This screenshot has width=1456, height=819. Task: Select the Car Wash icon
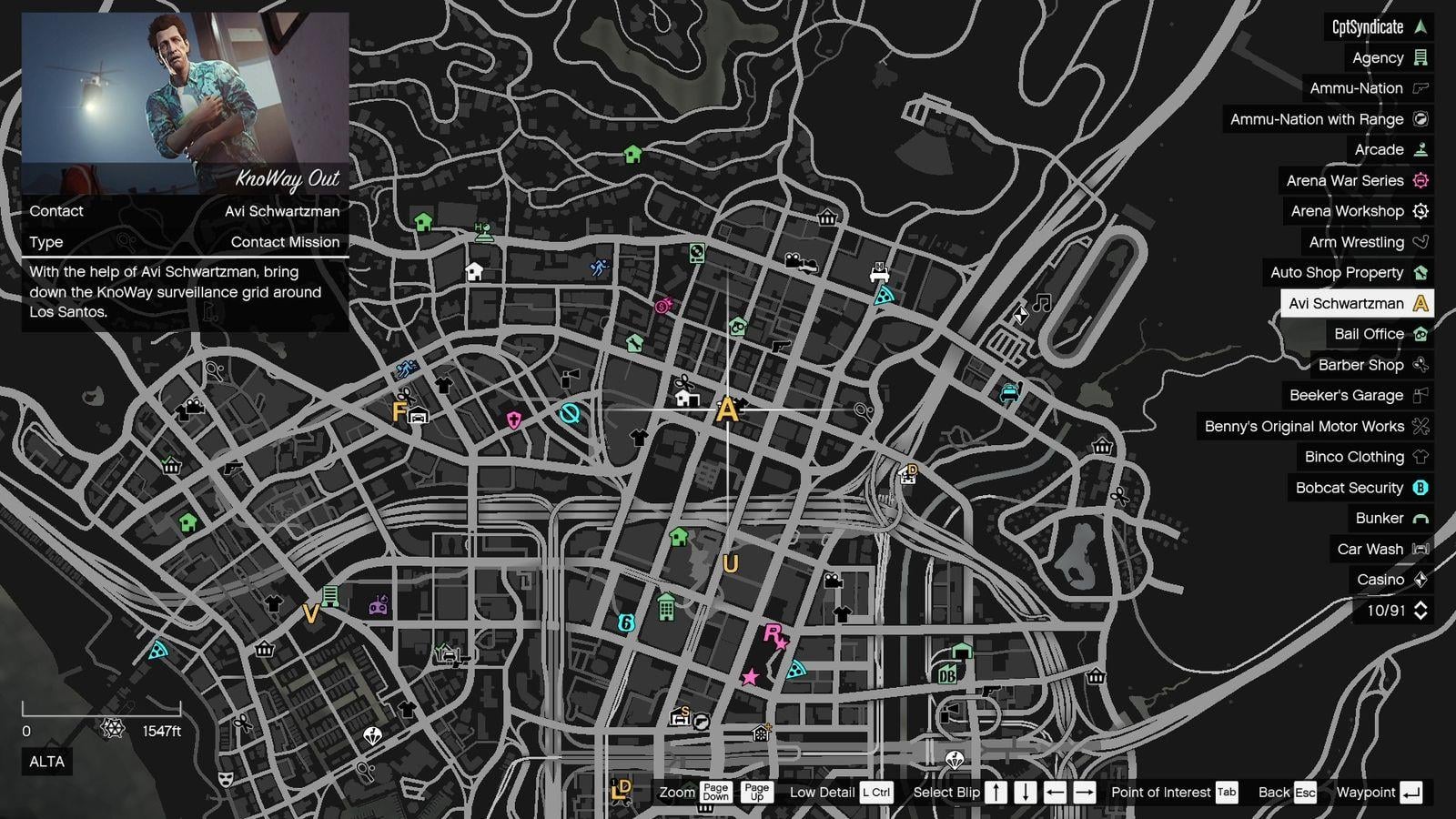coord(1419,549)
